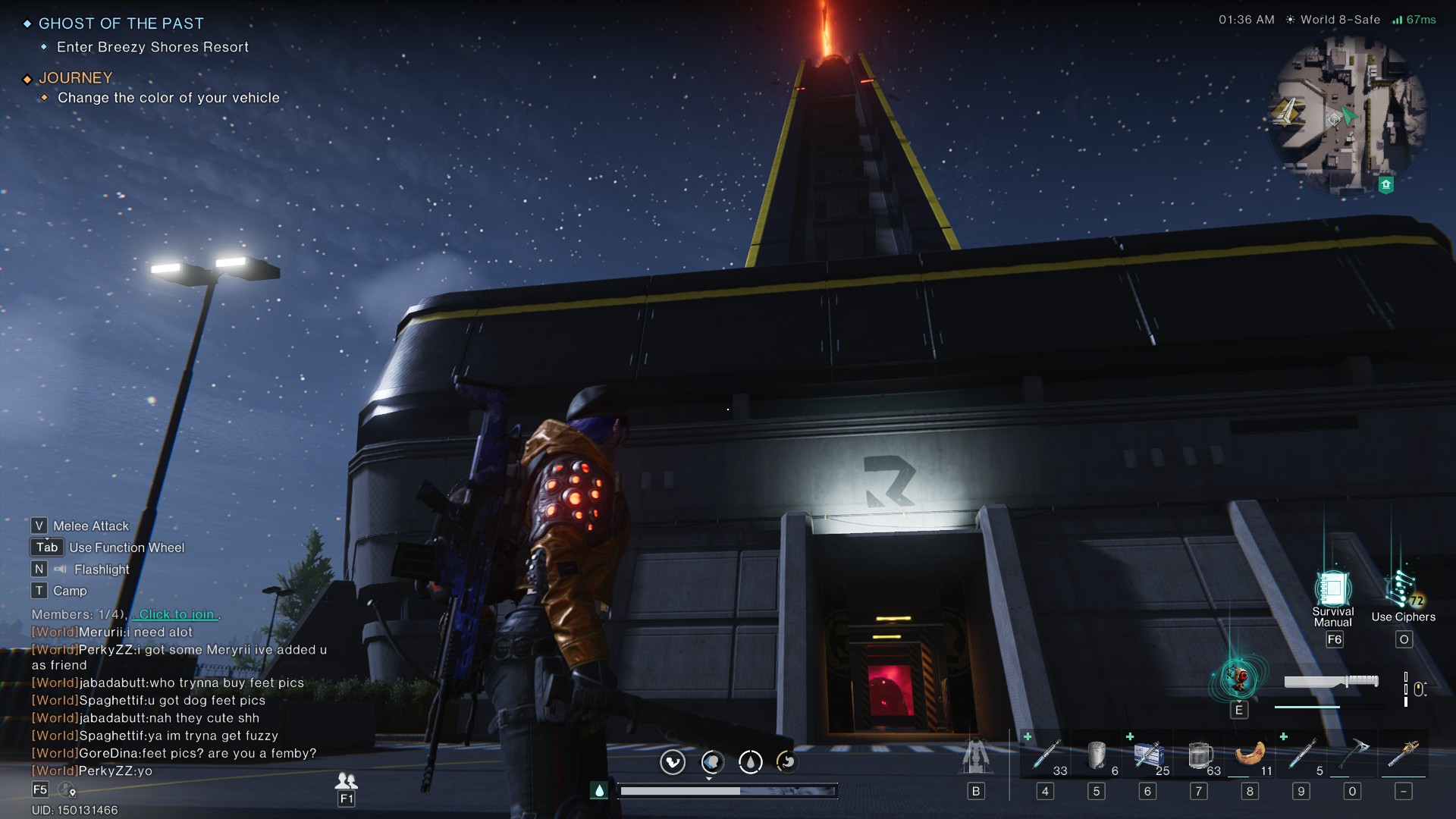Select the syringe slot with 33 count
Image resolution: width=1456 pixels, height=819 pixels.
pyautogui.click(x=1046, y=755)
